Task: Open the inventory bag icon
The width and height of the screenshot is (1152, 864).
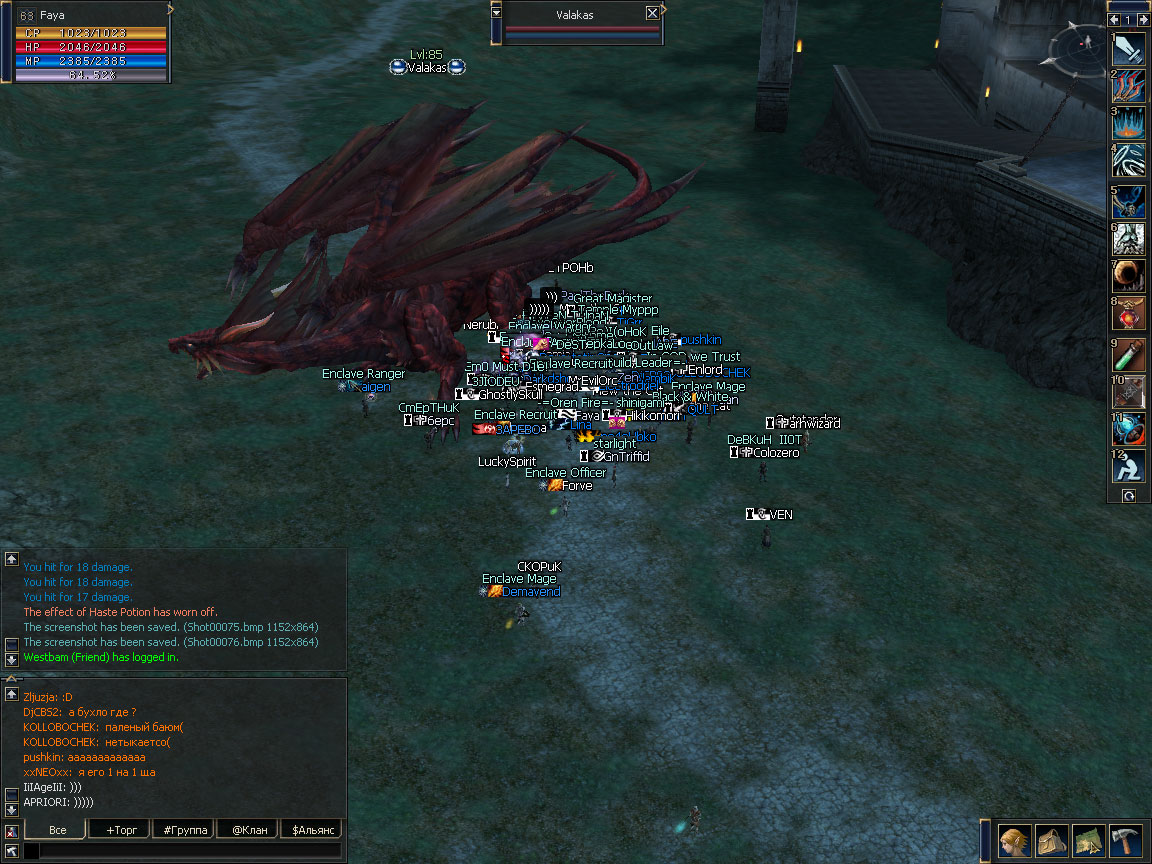Action: point(1051,841)
